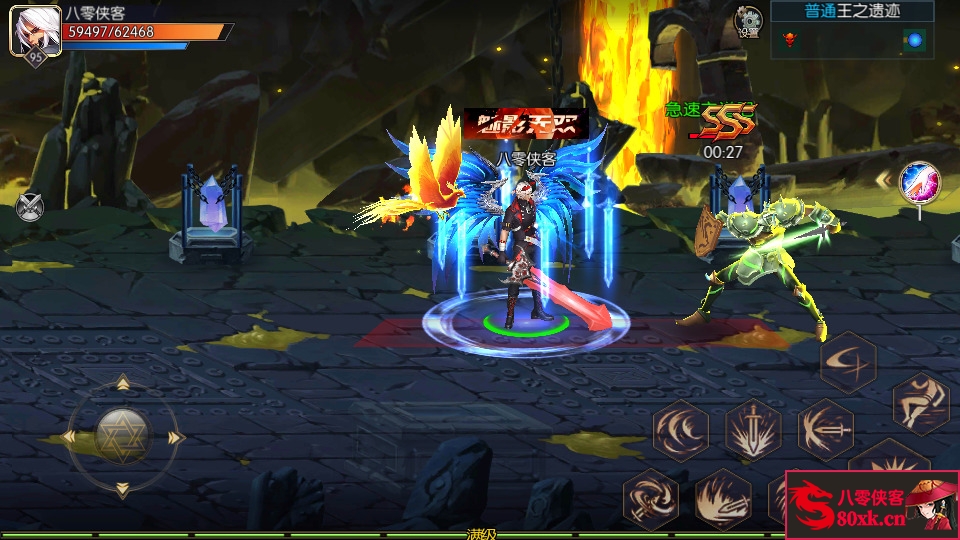Viewport: 960px width, 540px height.
Task: Activate the whirlwind spin skill
Action: point(650,498)
